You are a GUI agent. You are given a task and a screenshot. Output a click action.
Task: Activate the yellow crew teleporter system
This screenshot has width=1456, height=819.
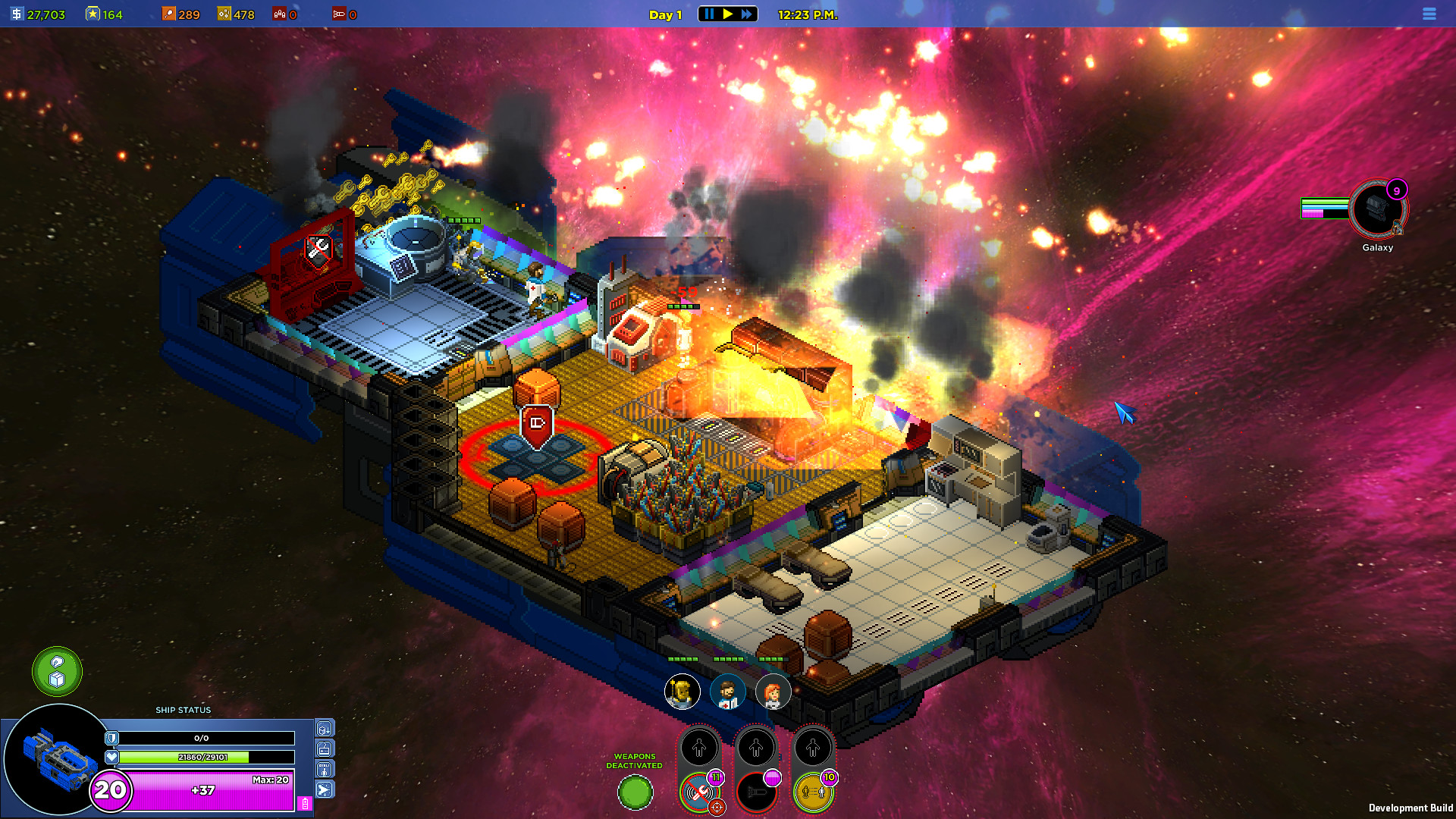(x=813, y=793)
